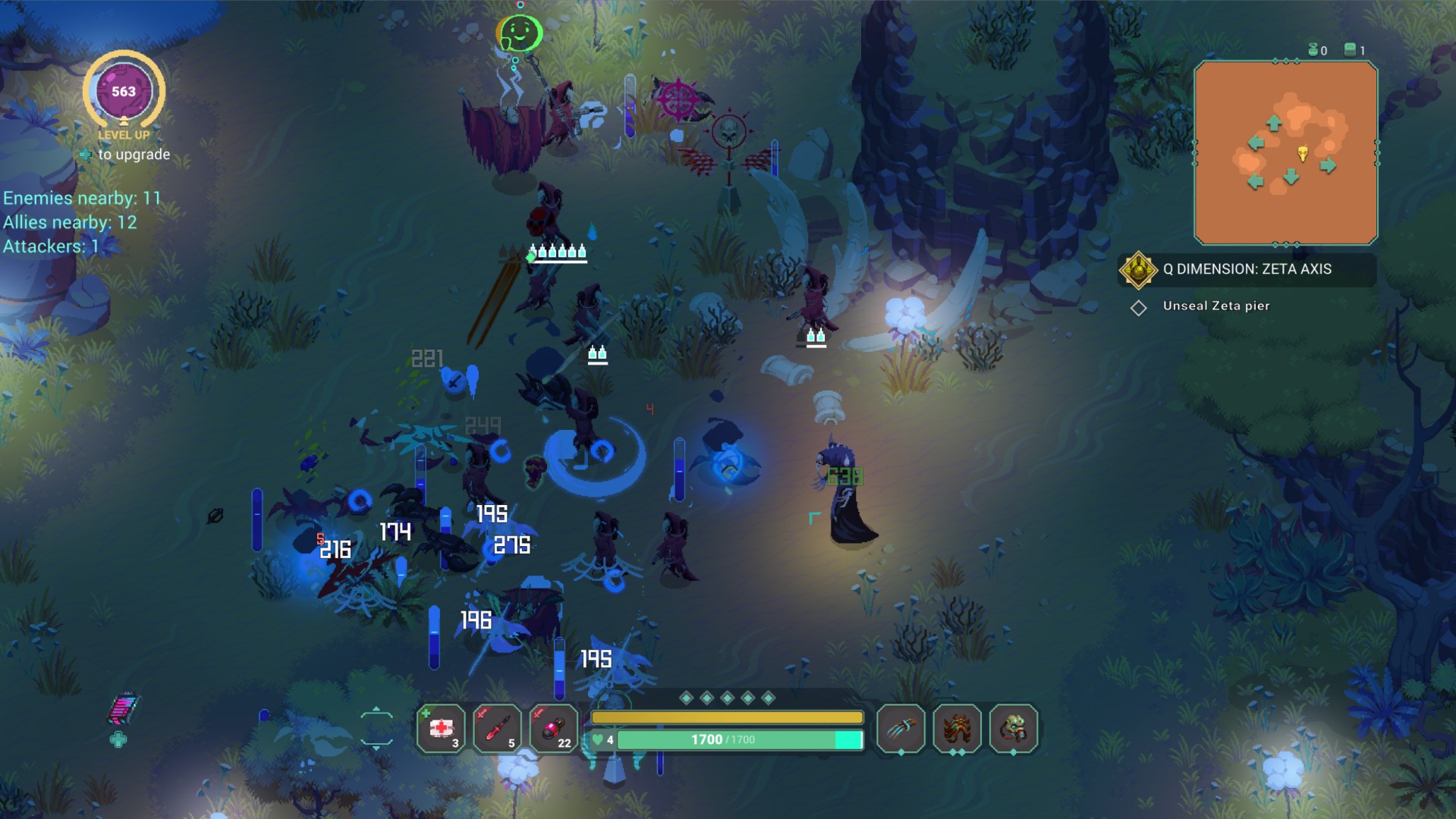The width and height of the screenshot is (1456, 819).
Task: Click the supply crate counter showing 1
Action: tap(1351, 49)
